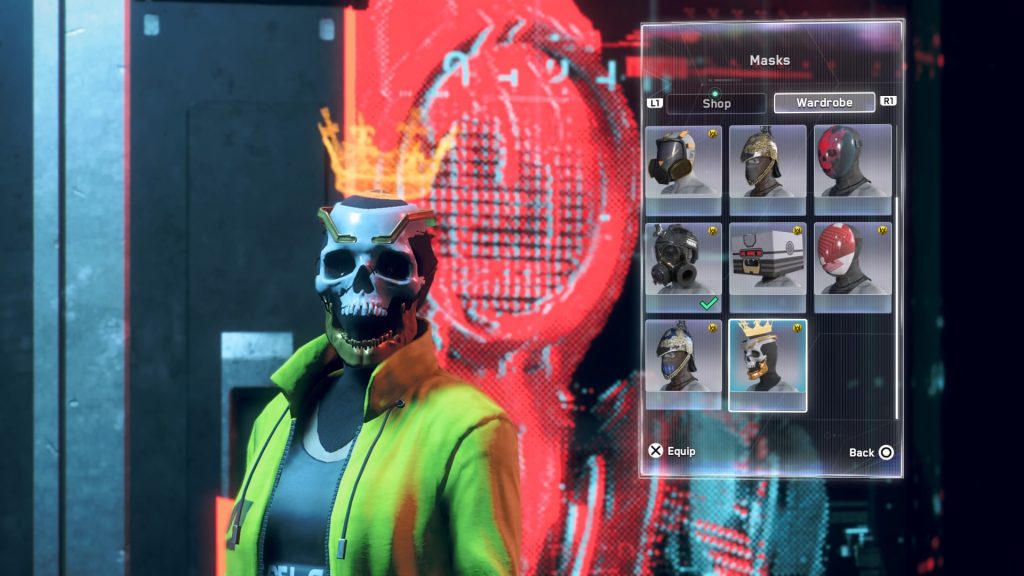Choose the ornate gold helmet mask
Image resolution: width=1024 pixels, height=576 pixels.
tap(767, 160)
